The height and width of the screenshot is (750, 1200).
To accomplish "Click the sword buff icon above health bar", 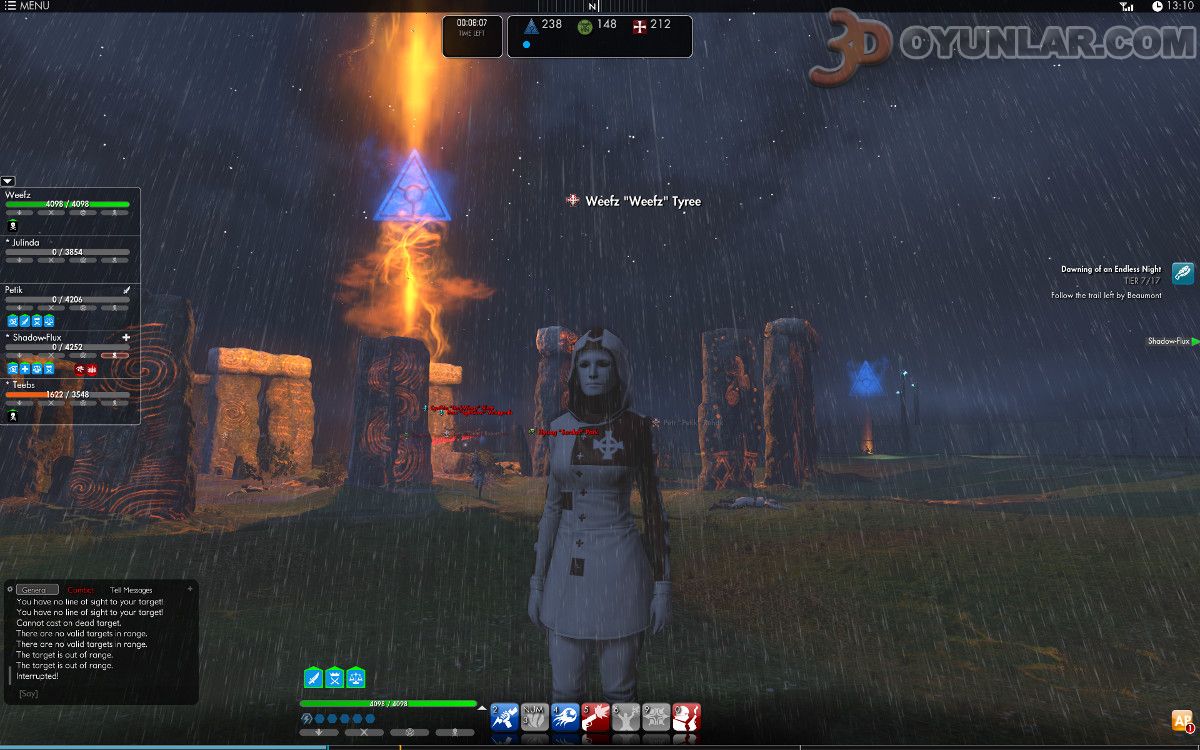I will (313, 678).
